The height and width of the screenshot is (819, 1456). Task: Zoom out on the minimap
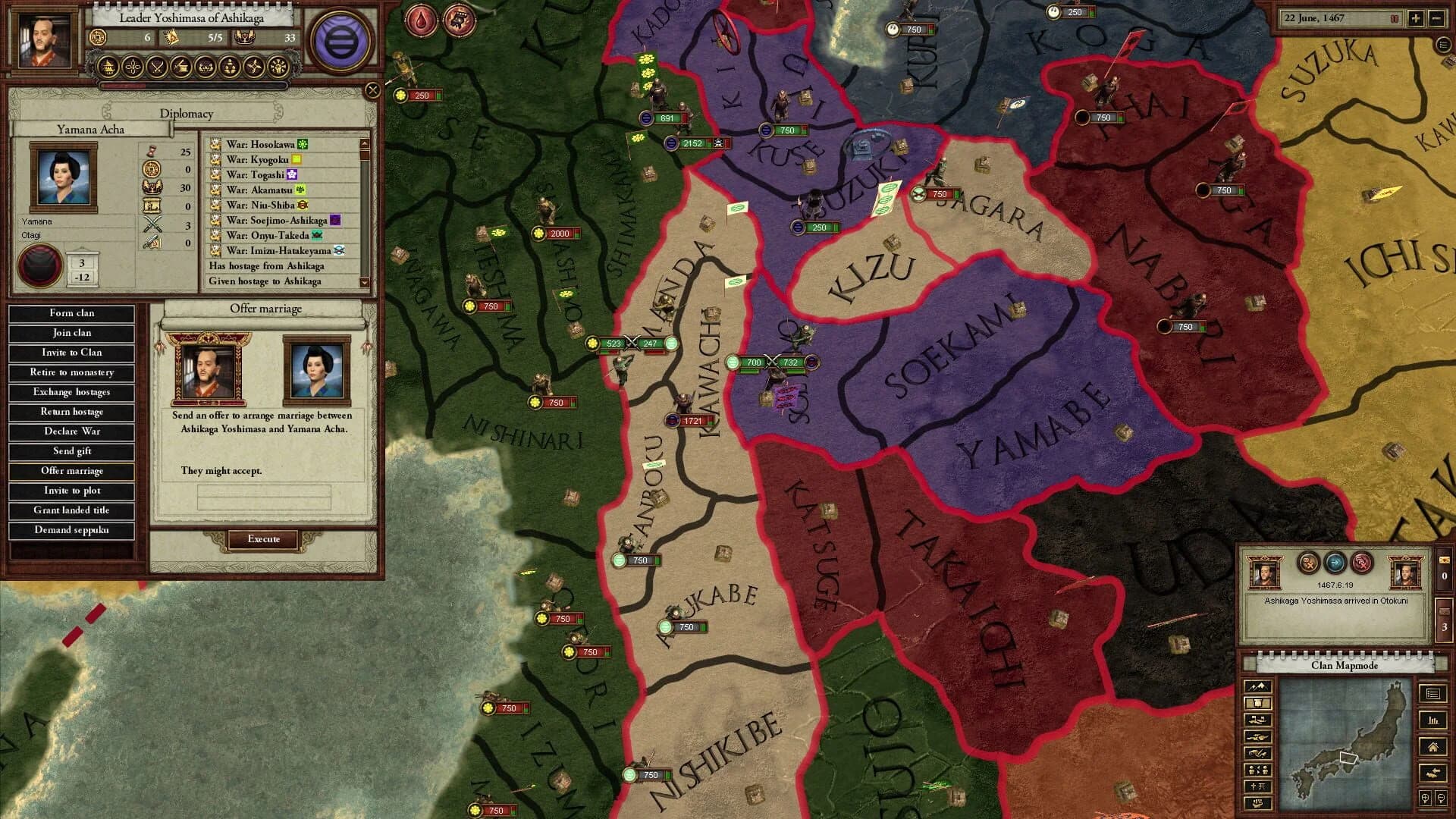(1440, 798)
